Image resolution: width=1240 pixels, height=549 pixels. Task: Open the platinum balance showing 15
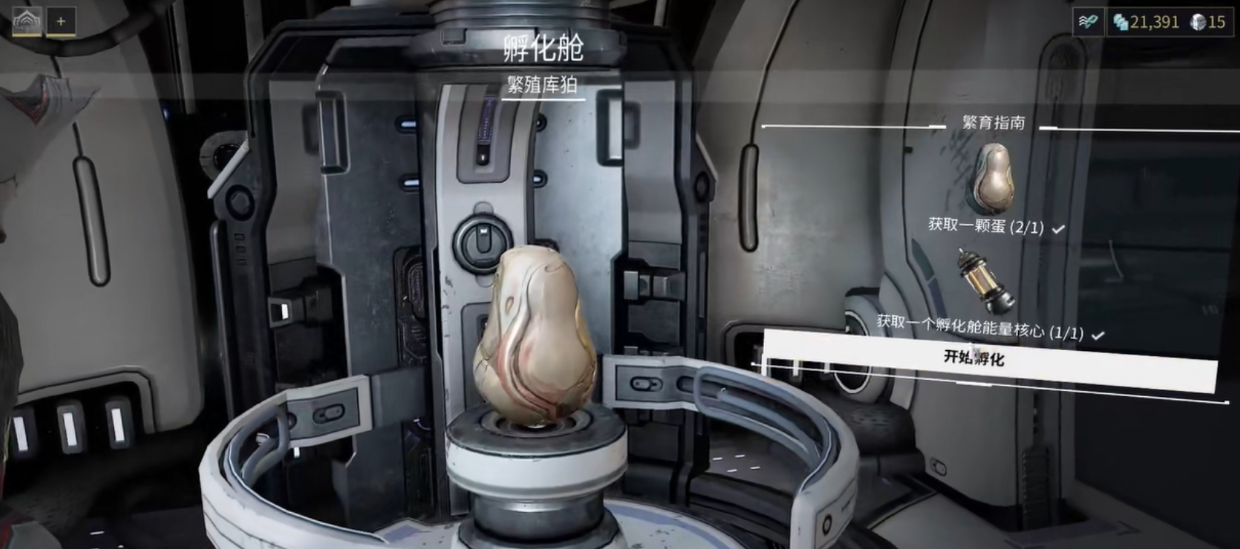[1208, 22]
